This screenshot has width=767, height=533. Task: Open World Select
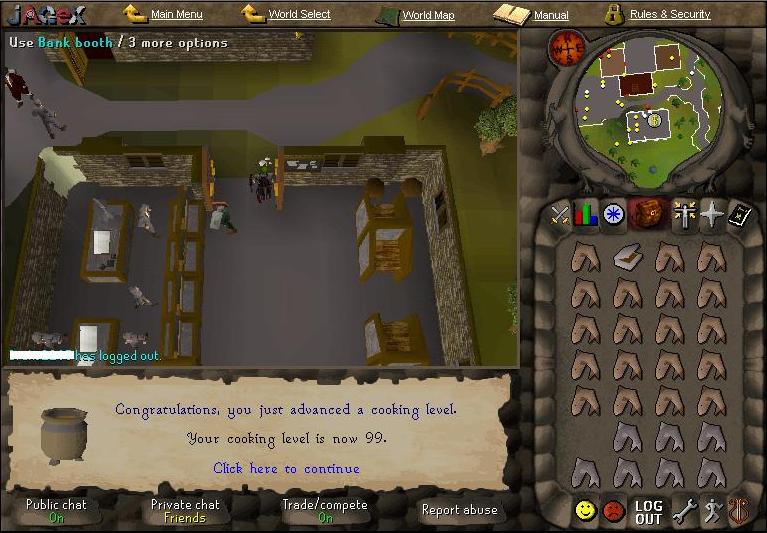tap(299, 15)
